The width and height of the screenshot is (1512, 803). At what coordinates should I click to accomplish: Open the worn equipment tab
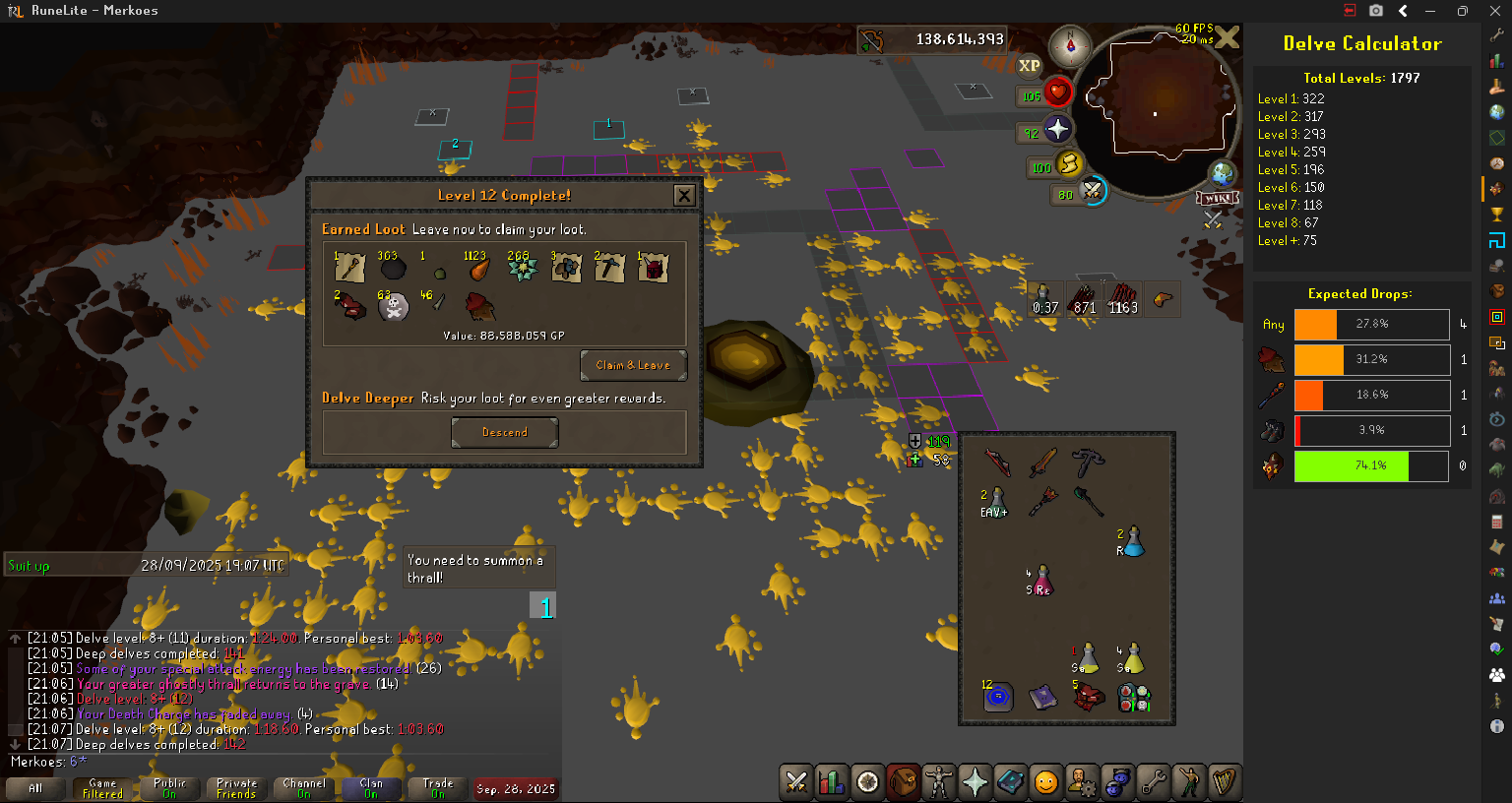click(938, 782)
